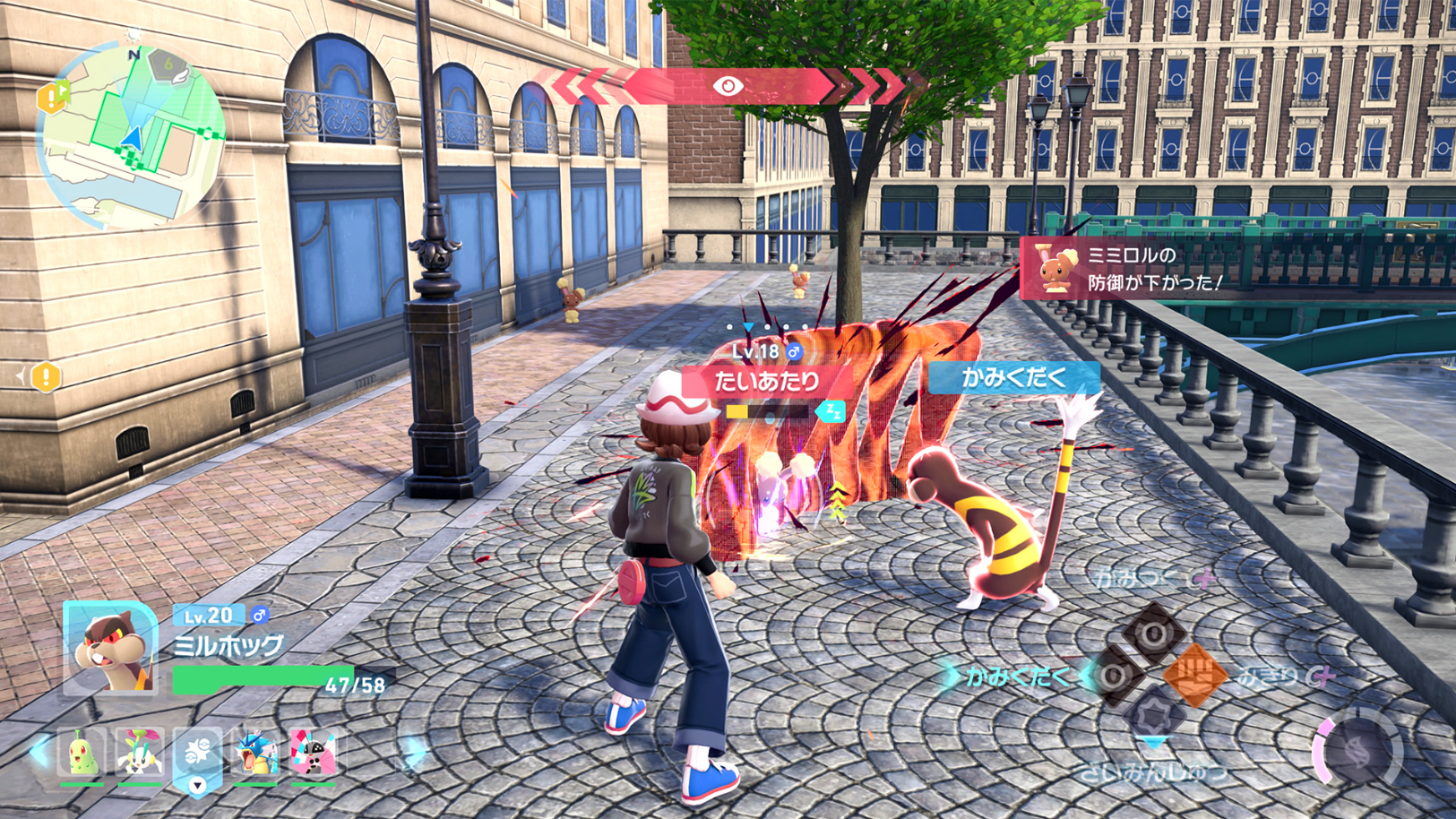The width and height of the screenshot is (1456, 819).
Task: Click the party bar left arrow
Action: pos(39,751)
